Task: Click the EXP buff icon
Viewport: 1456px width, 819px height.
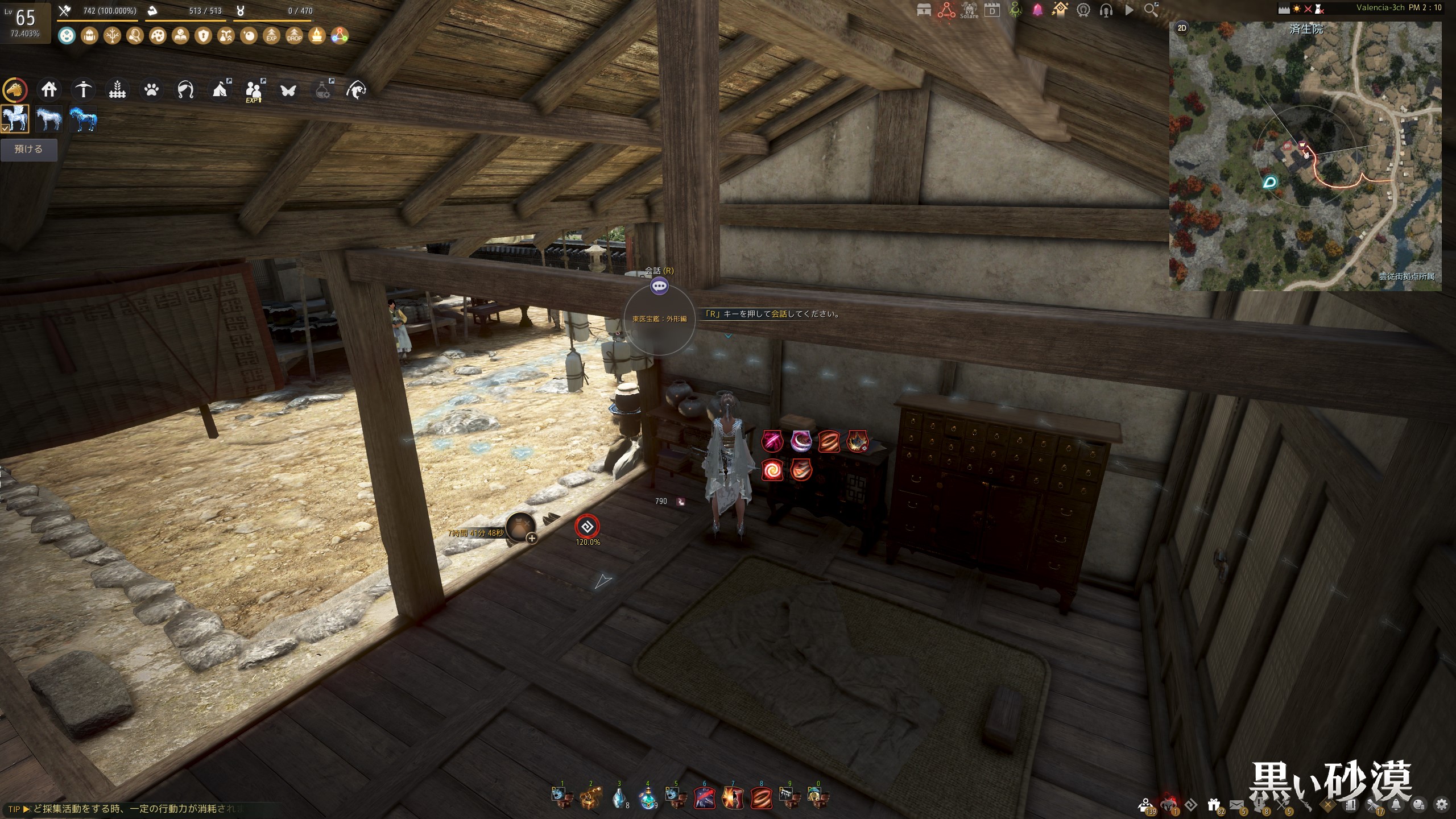Action: point(271,36)
